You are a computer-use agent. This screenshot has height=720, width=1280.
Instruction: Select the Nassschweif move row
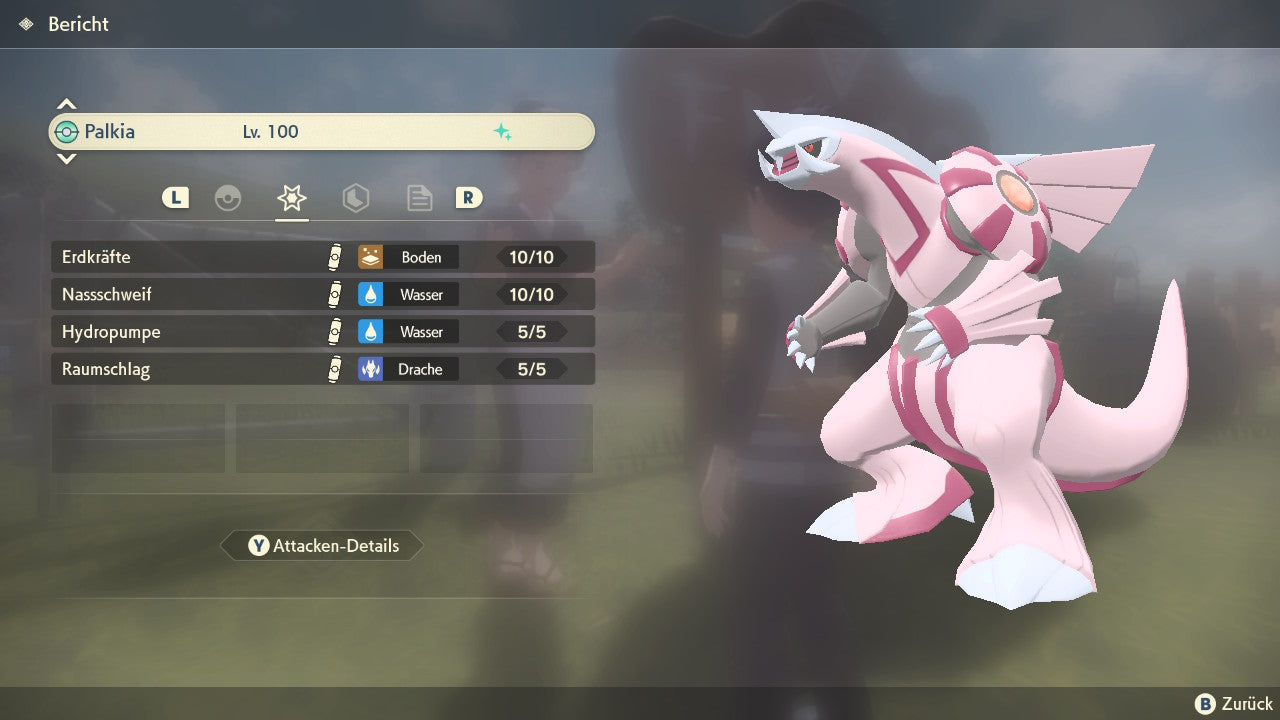(x=322, y=295)
